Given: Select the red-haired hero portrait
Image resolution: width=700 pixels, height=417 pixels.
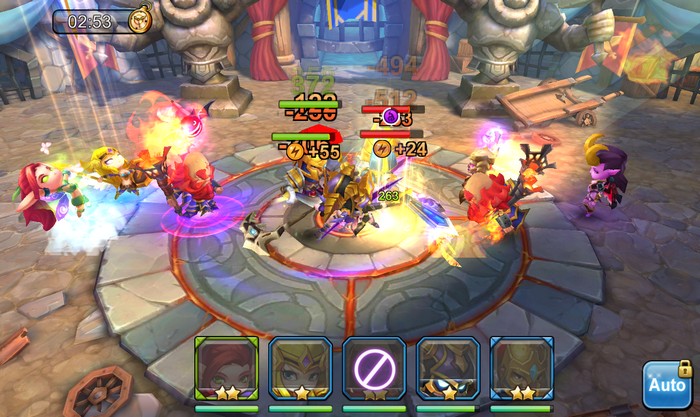Looking at the screenshot, I should click(227, 368).
